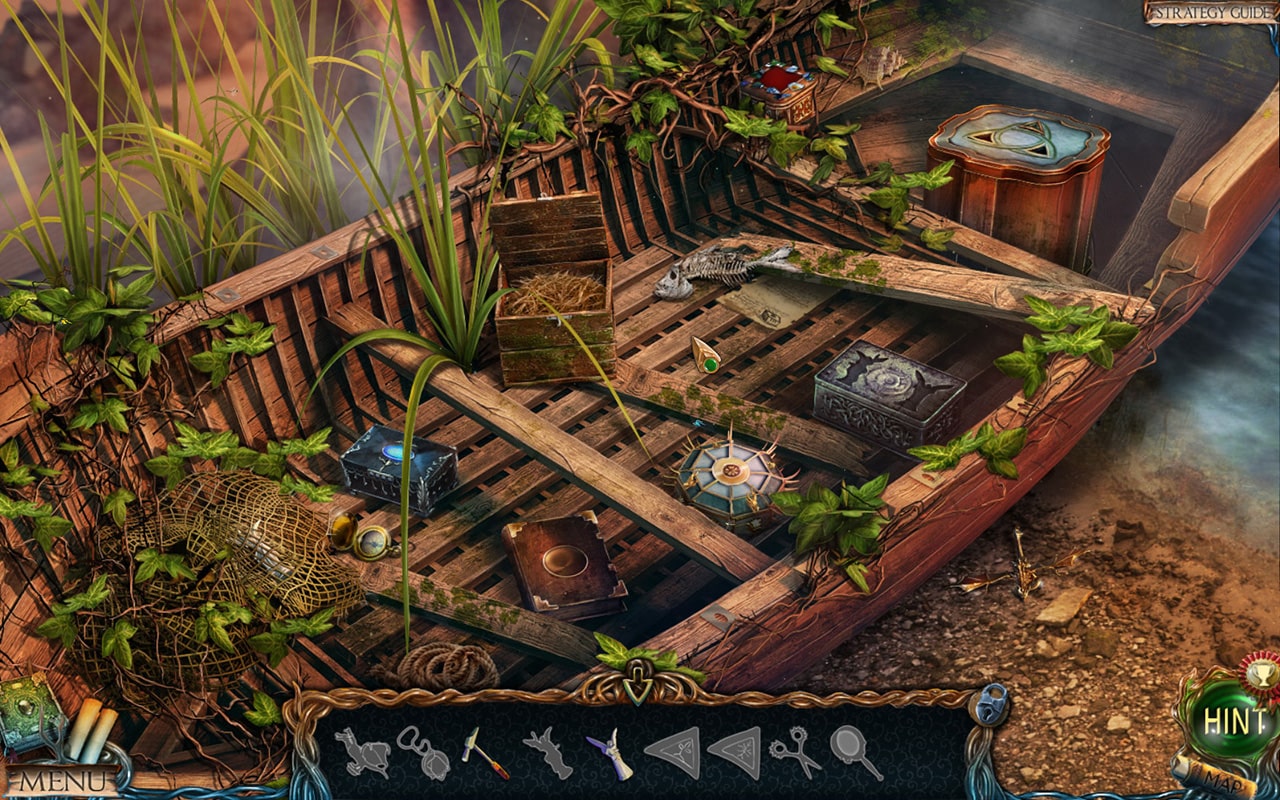This screenshot has width=1280, height=800.
Task: View achievements via the trophy badge
Action: [1258, 671]
